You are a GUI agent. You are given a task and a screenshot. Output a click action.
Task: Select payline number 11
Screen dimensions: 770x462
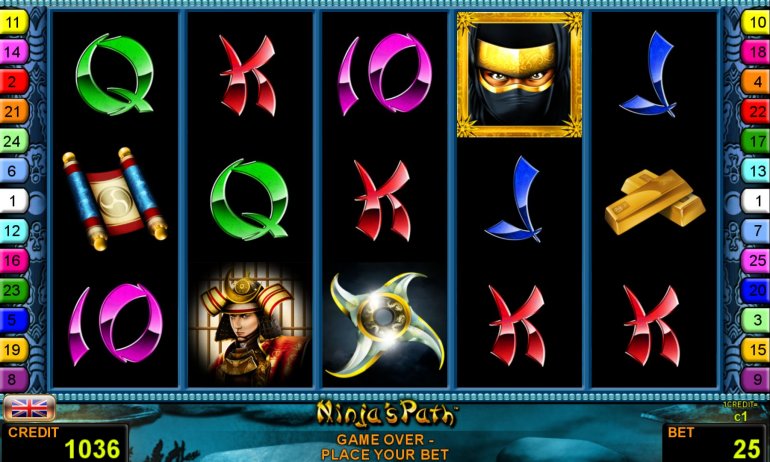[14, 21]
